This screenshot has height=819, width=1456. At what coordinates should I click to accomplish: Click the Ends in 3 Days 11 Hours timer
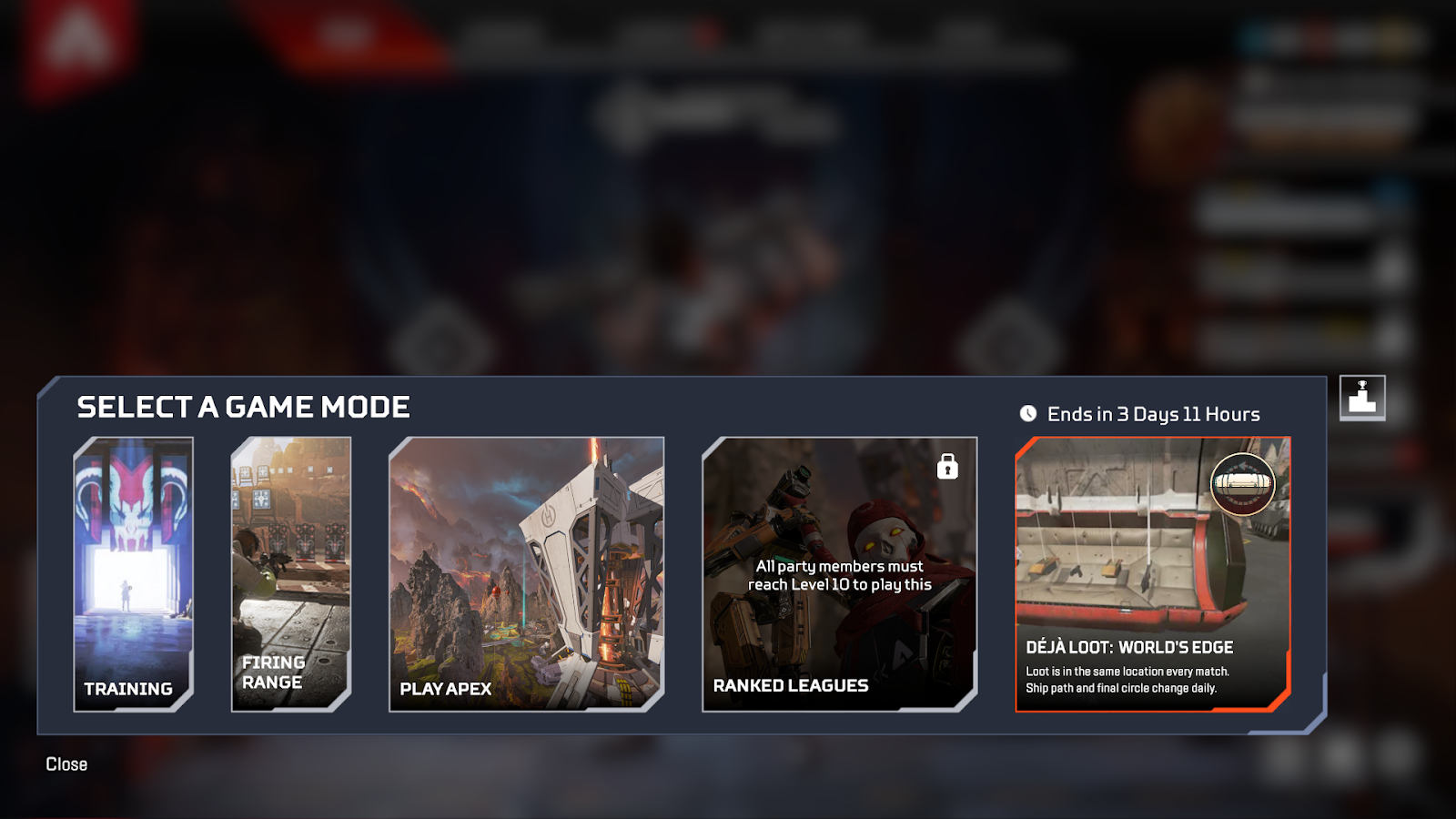point(1152,414)
